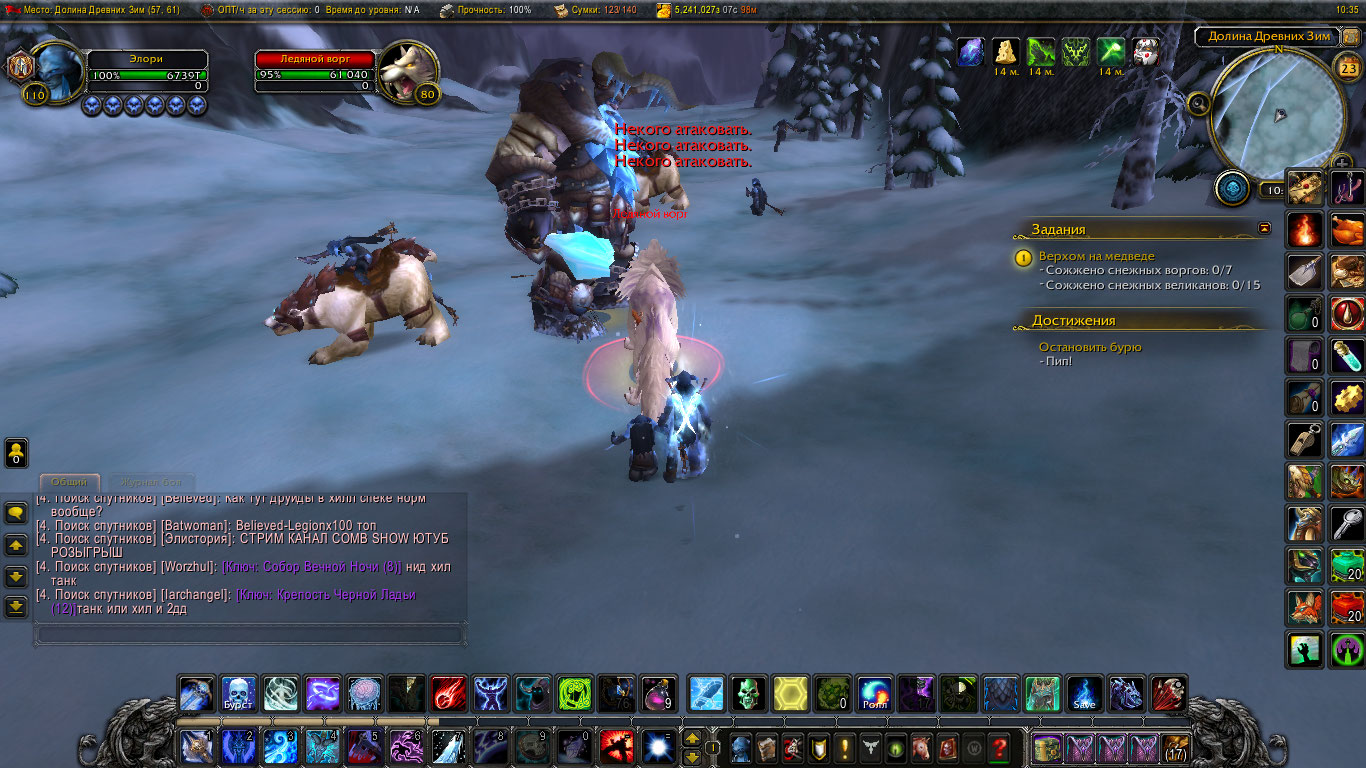Use the roasted chicken food icon
This screenshot has height=768, width=1366.
point(1347,229)
